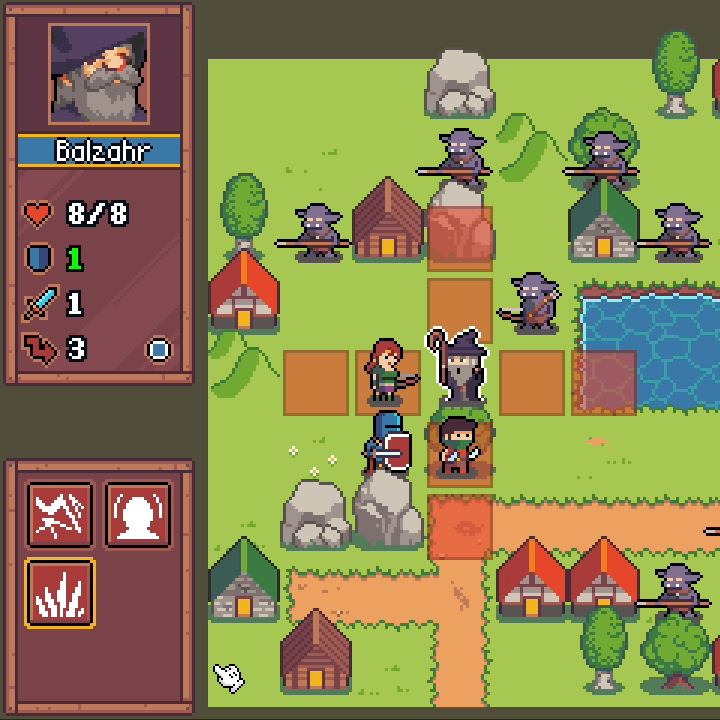Select the empty highlighted tile left of the archer
The image size is (720, 720).
[x=316, y=382]
